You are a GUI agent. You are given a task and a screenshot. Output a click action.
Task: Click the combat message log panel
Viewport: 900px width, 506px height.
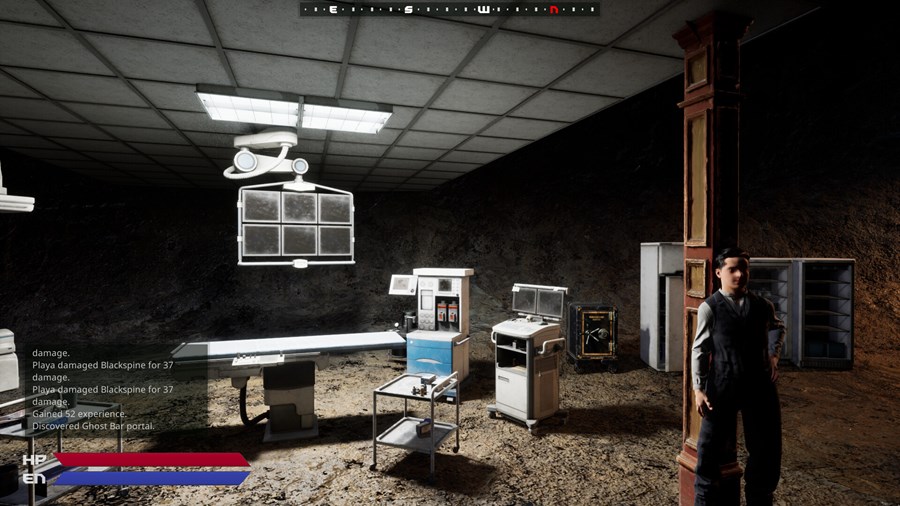click(x=103, y=389)
